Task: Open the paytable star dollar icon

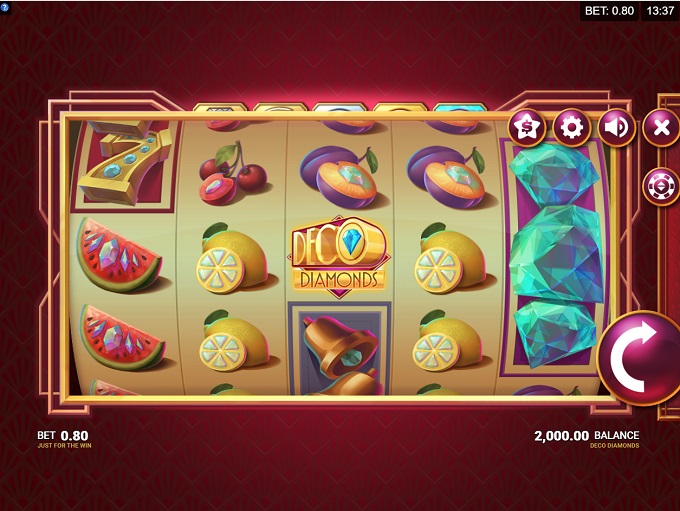Action: tap(526, 128)
